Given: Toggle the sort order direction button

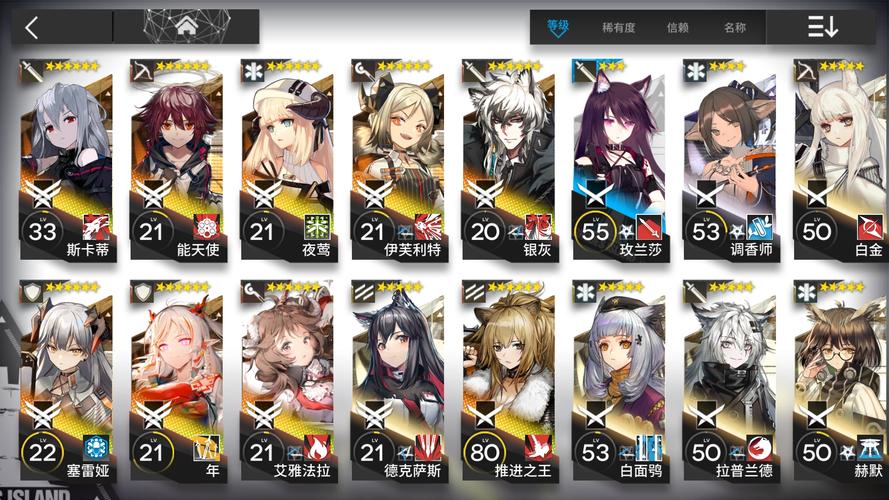Looking at the screenshot, I should pyautogui.click(x=823, y=27).
